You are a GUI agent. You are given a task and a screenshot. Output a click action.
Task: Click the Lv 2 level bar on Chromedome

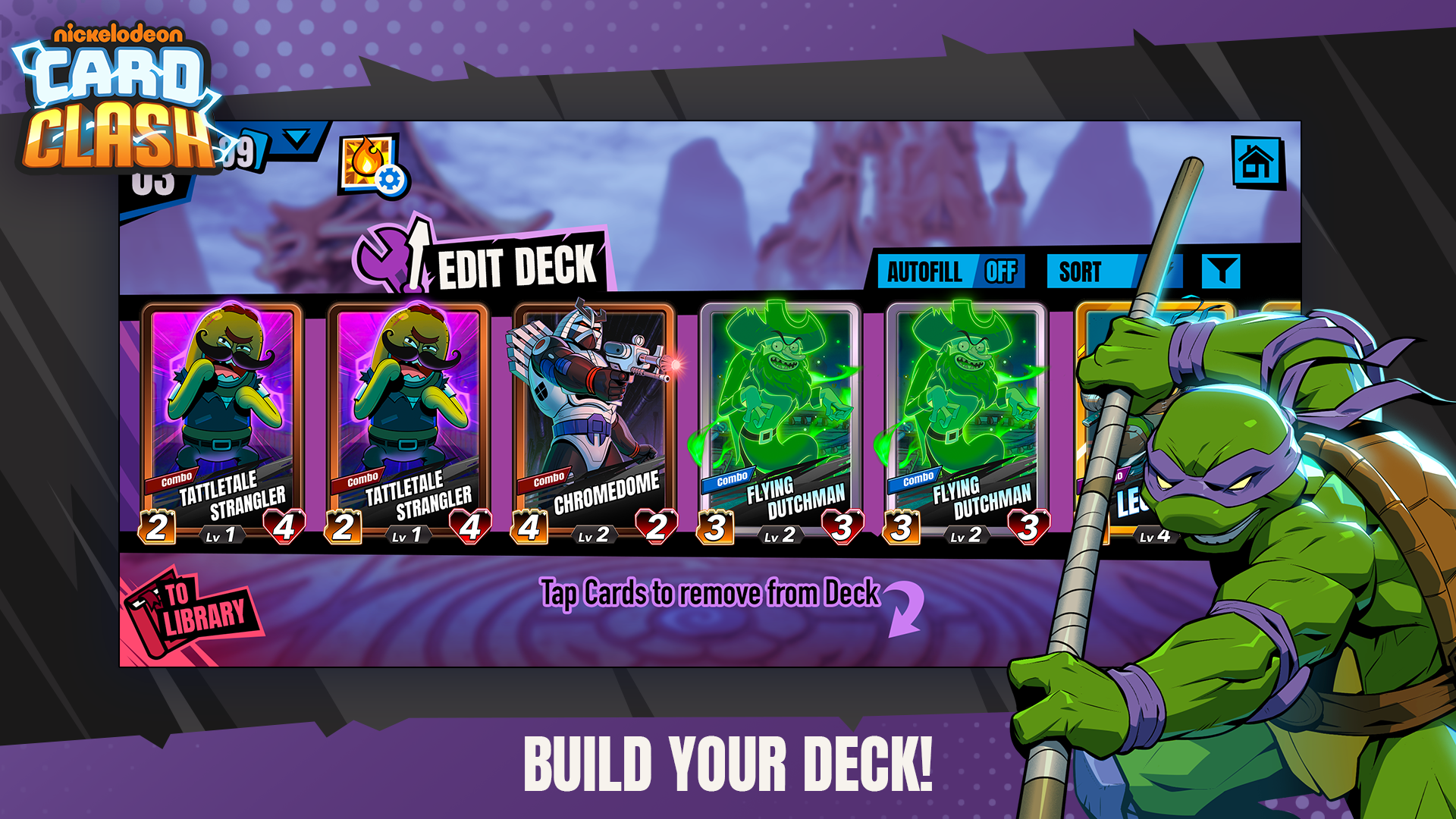592,536
